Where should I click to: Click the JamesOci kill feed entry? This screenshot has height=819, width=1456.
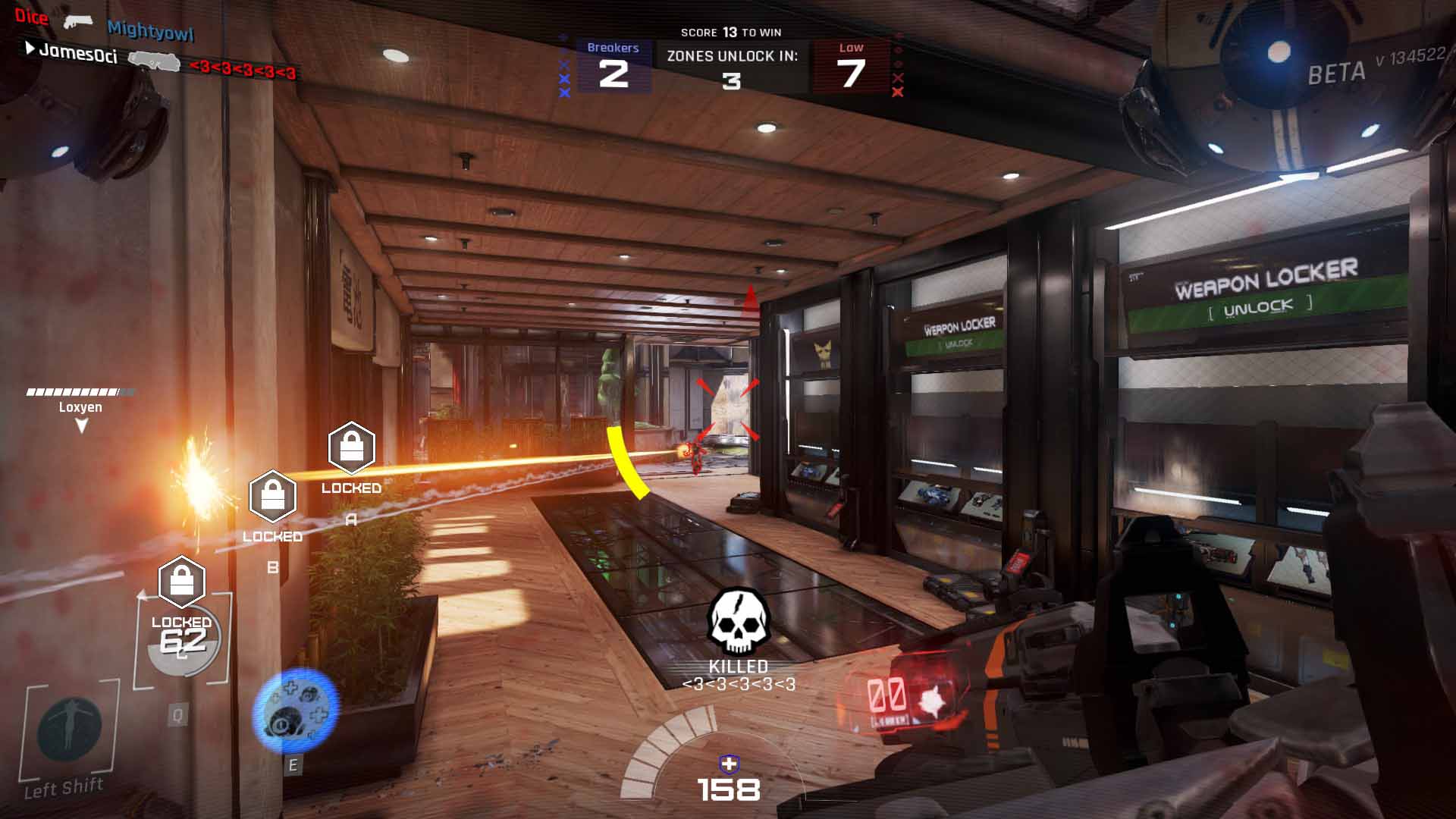pos(78,52)
